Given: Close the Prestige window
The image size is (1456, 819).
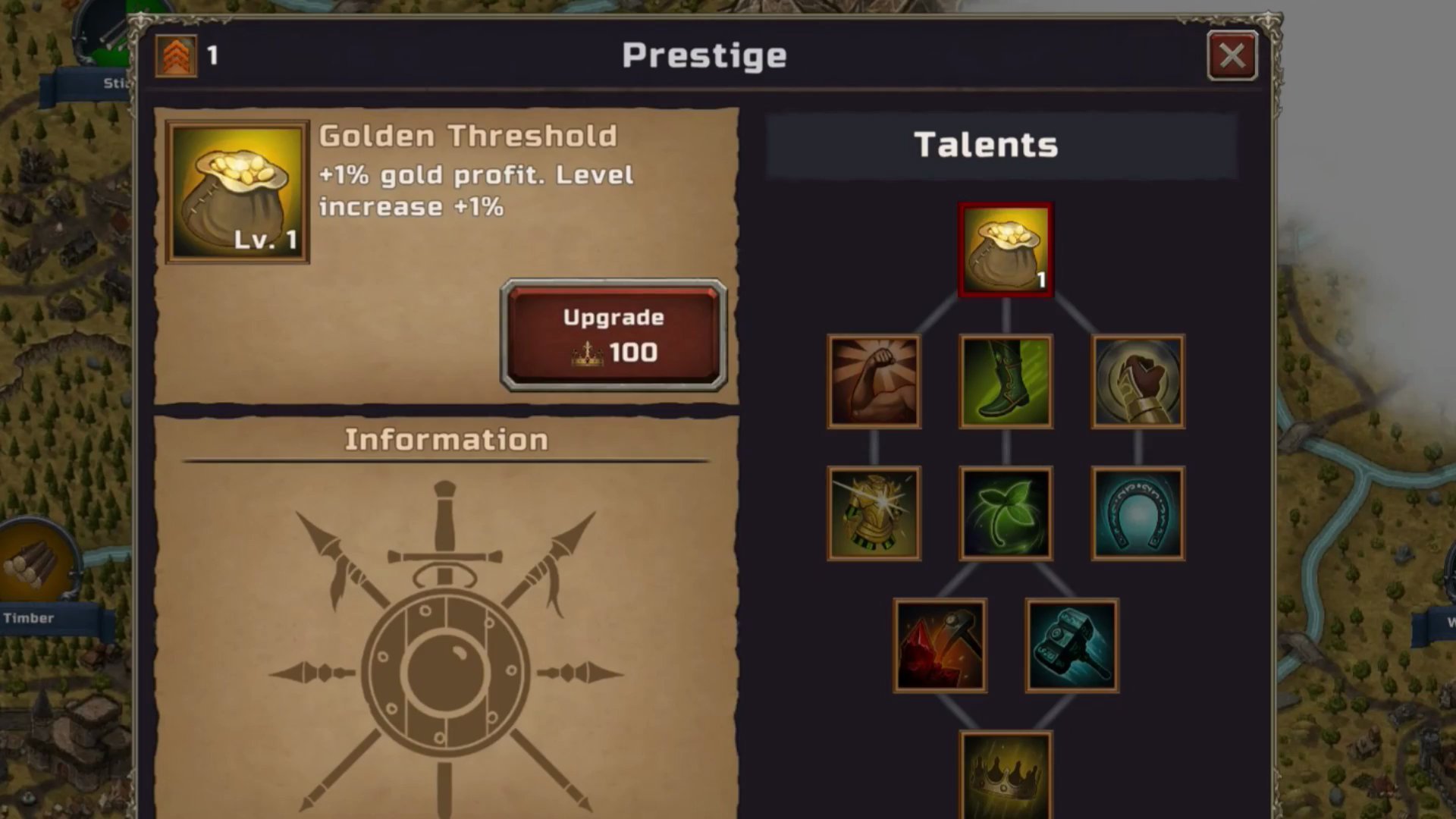Looking at the screenshot, I should click(1232, 56).
